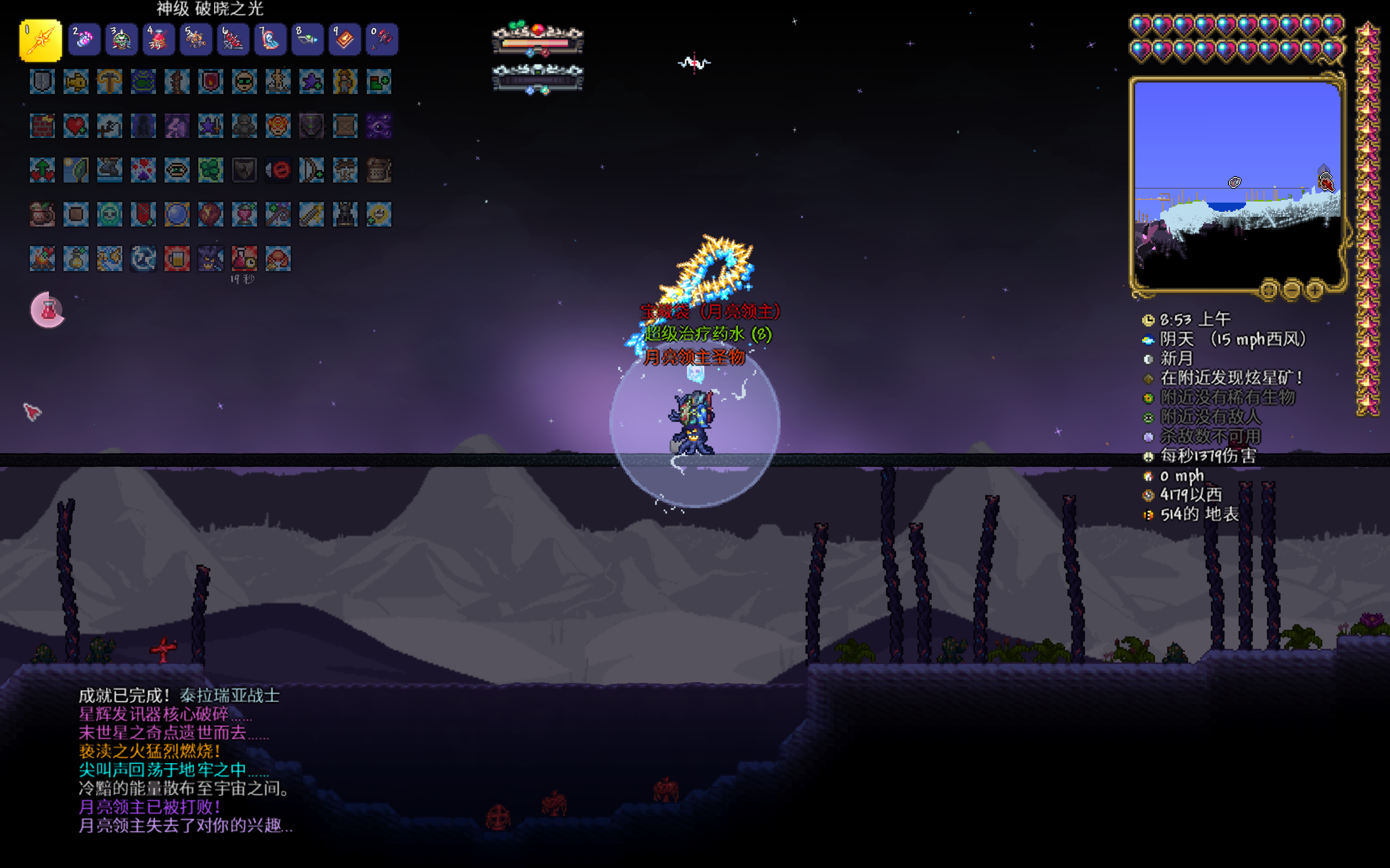
Task: Click the happy sunflower buff icon
Action: click(379, 214)
